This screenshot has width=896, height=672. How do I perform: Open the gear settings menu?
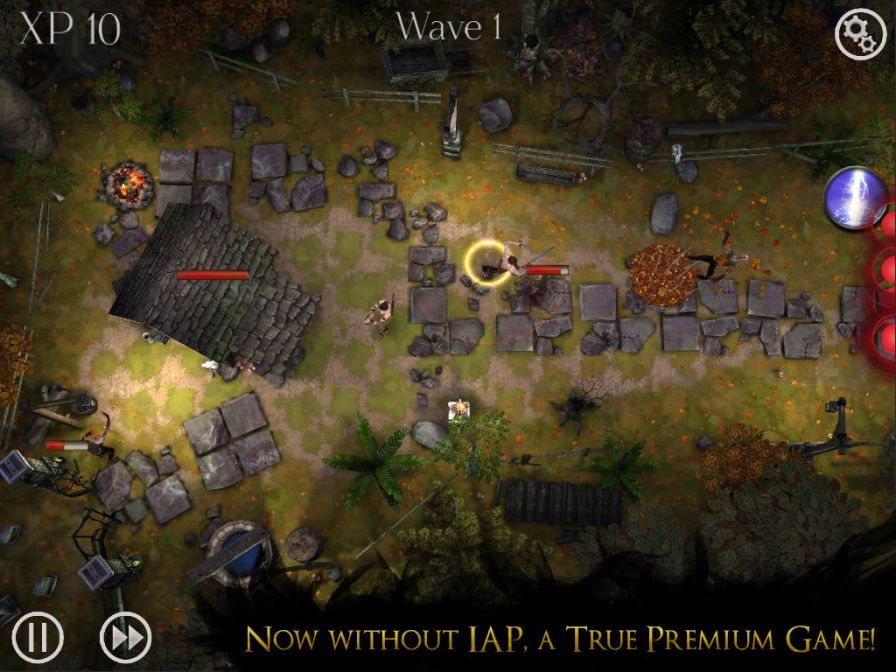pos(860,33)
